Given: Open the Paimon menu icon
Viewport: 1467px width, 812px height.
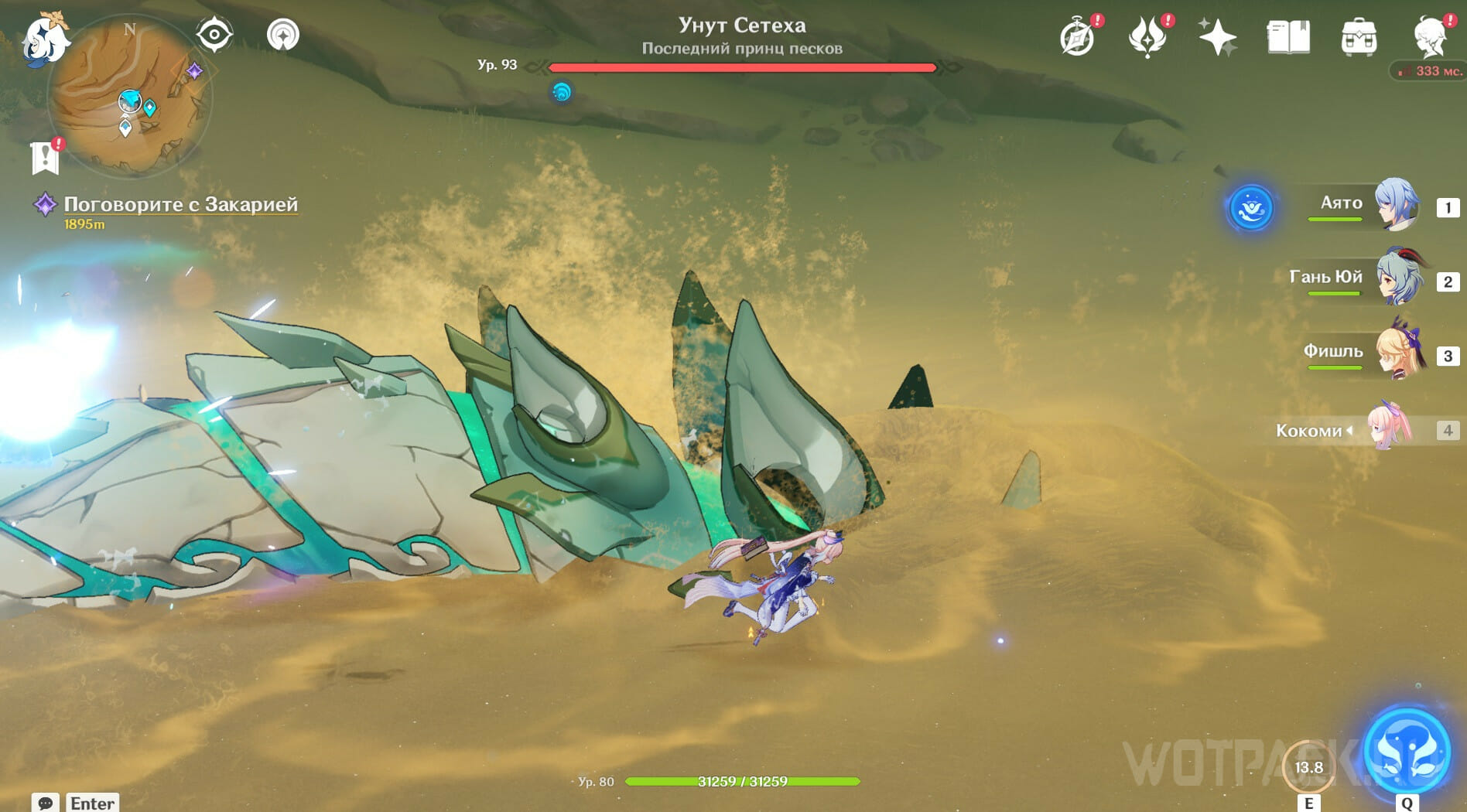Looking at the screenshot, I should click(43, 39).
